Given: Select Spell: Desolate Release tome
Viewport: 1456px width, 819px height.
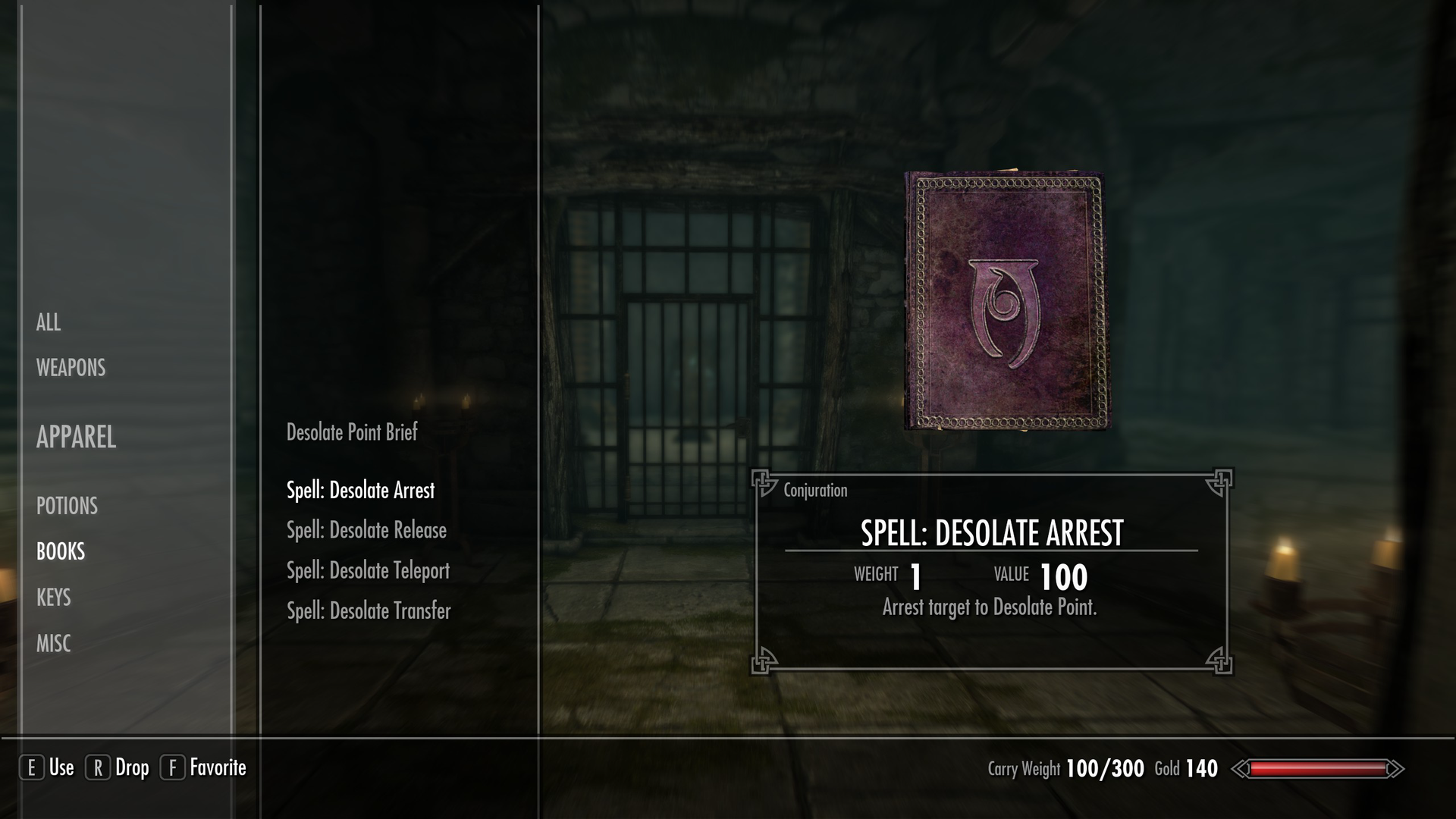Looking at the screenshot, I should 366,531.
